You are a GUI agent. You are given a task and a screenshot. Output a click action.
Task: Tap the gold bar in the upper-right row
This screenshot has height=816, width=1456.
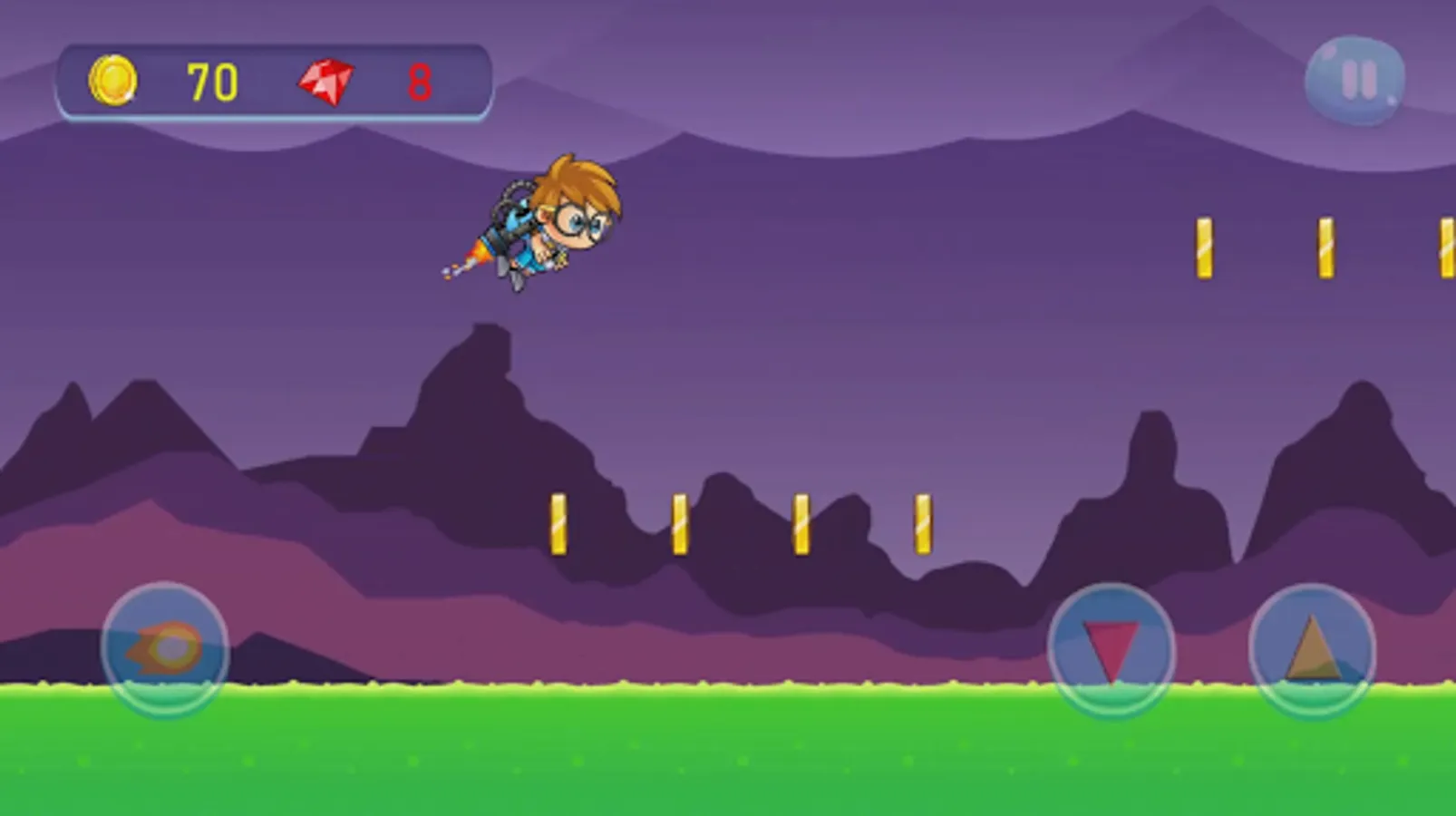pos(1206,245)
